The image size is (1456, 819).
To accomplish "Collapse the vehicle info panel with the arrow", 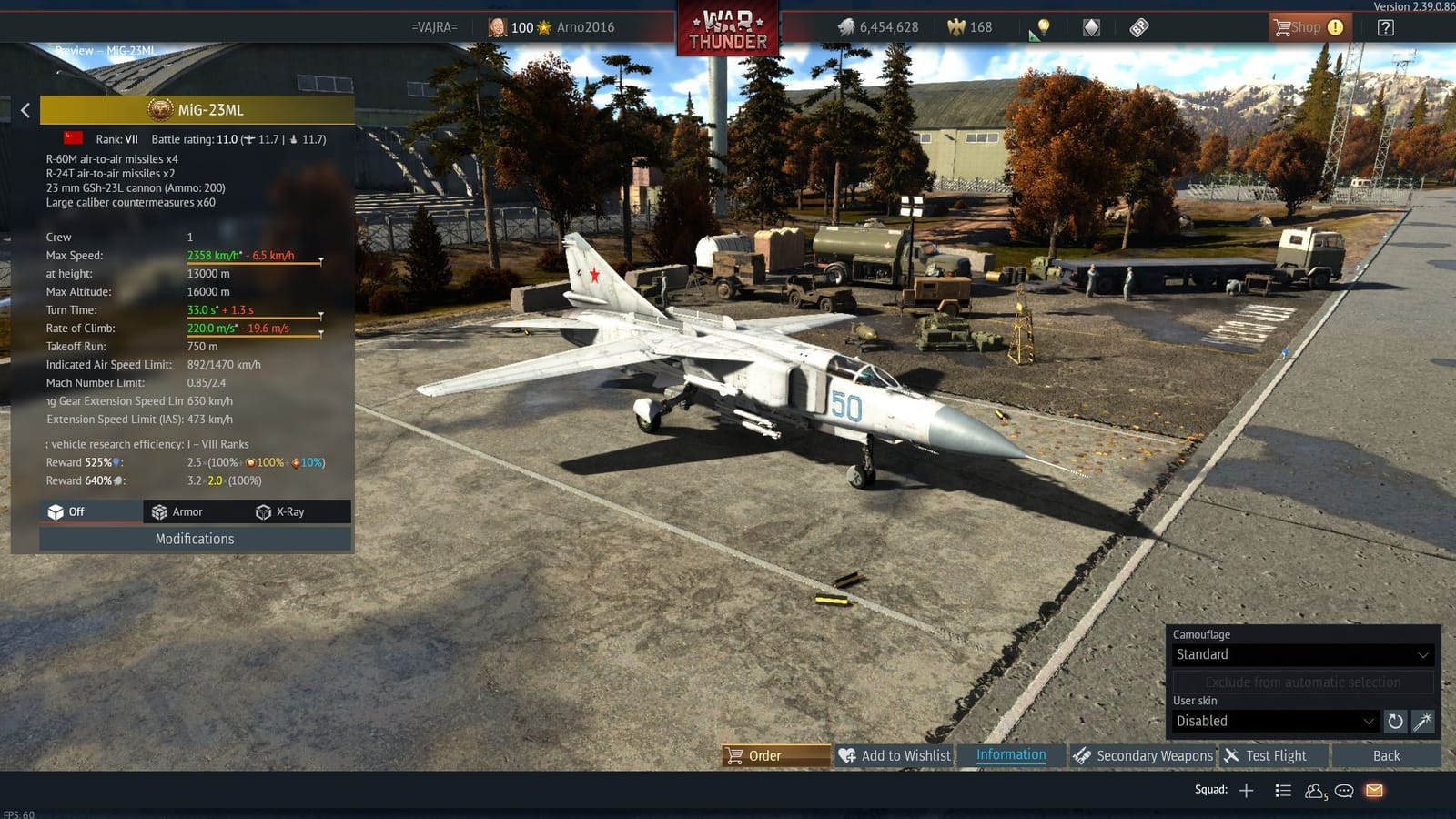I will click(x=25, y=110).
